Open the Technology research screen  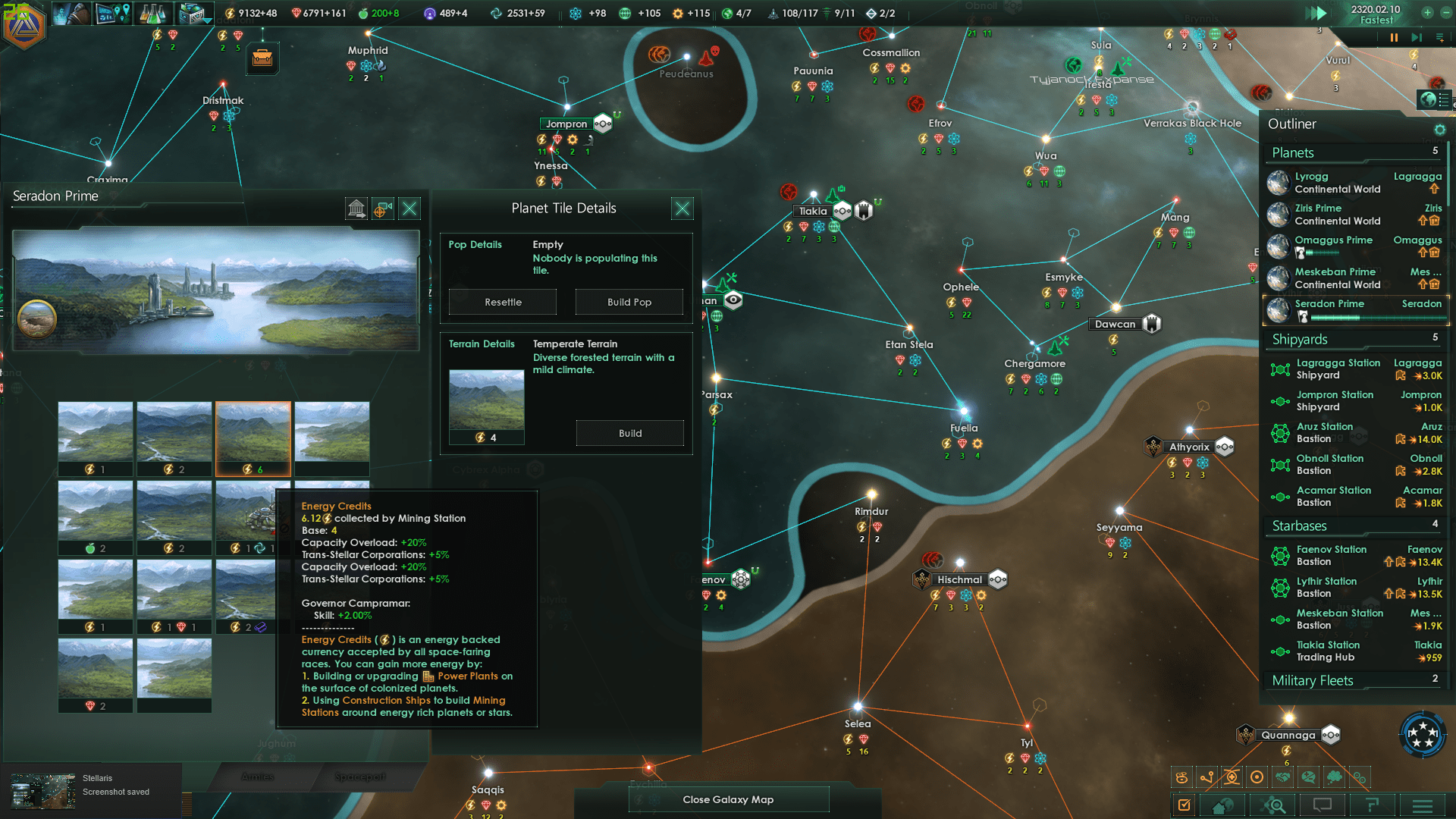154,13
